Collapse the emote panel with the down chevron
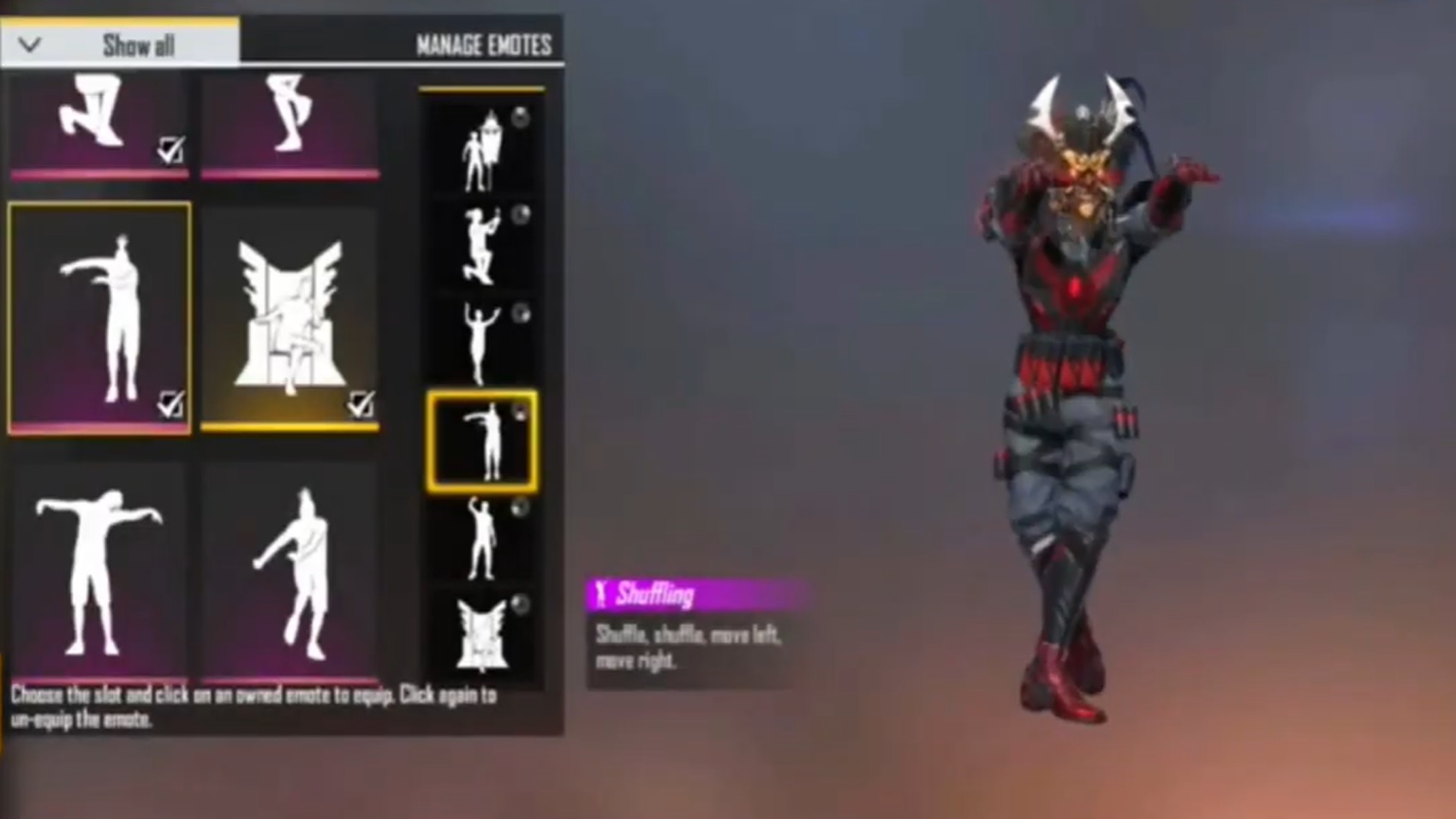Screen dimensions: 1456x819 pyautogui.click(x=30, y=45)
